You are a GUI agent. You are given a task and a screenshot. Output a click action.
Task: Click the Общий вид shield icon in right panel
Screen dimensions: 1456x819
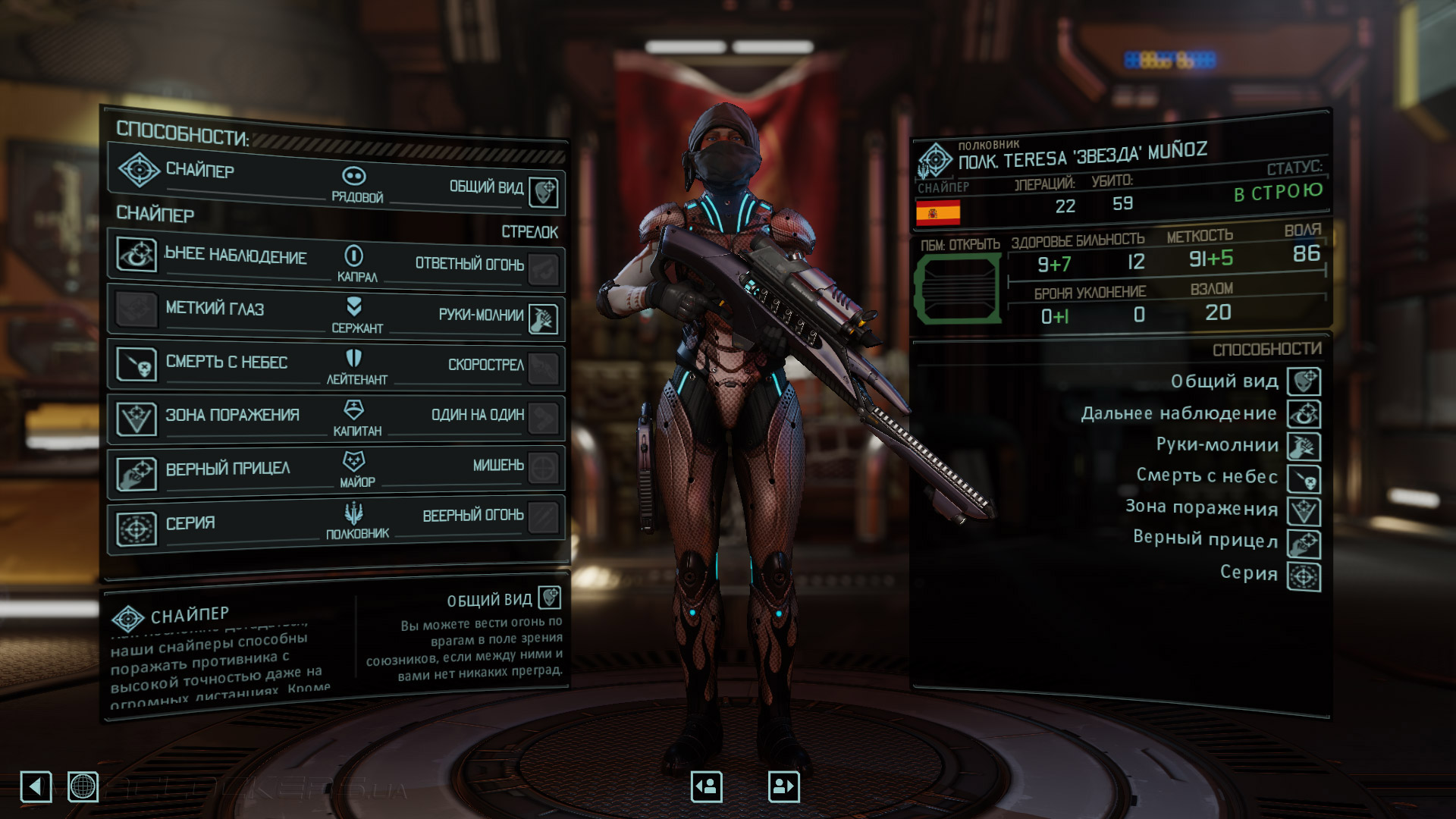(1302, 381)
